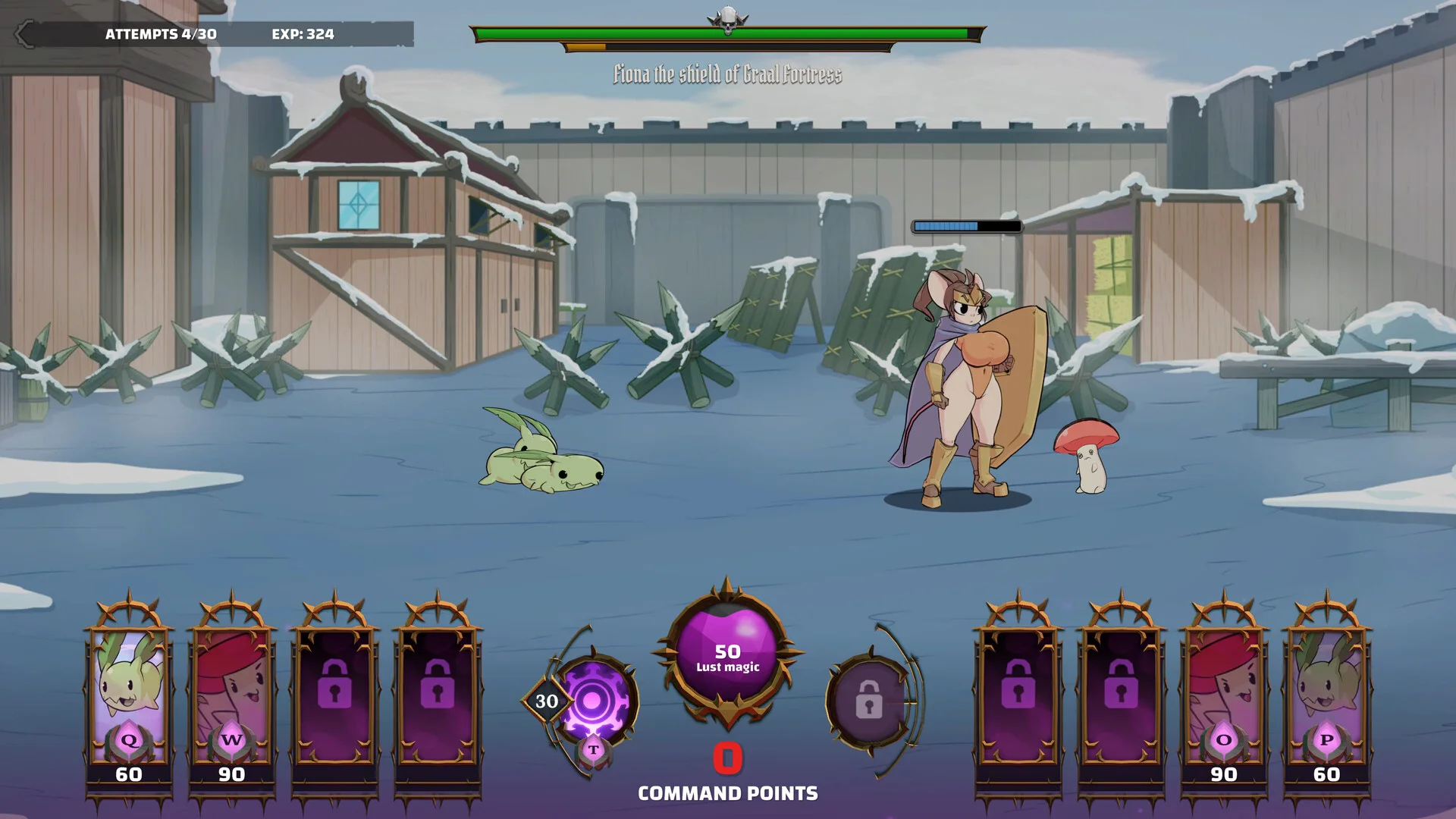
Task: Click the locked round ability slot
Action: point(869,699)
